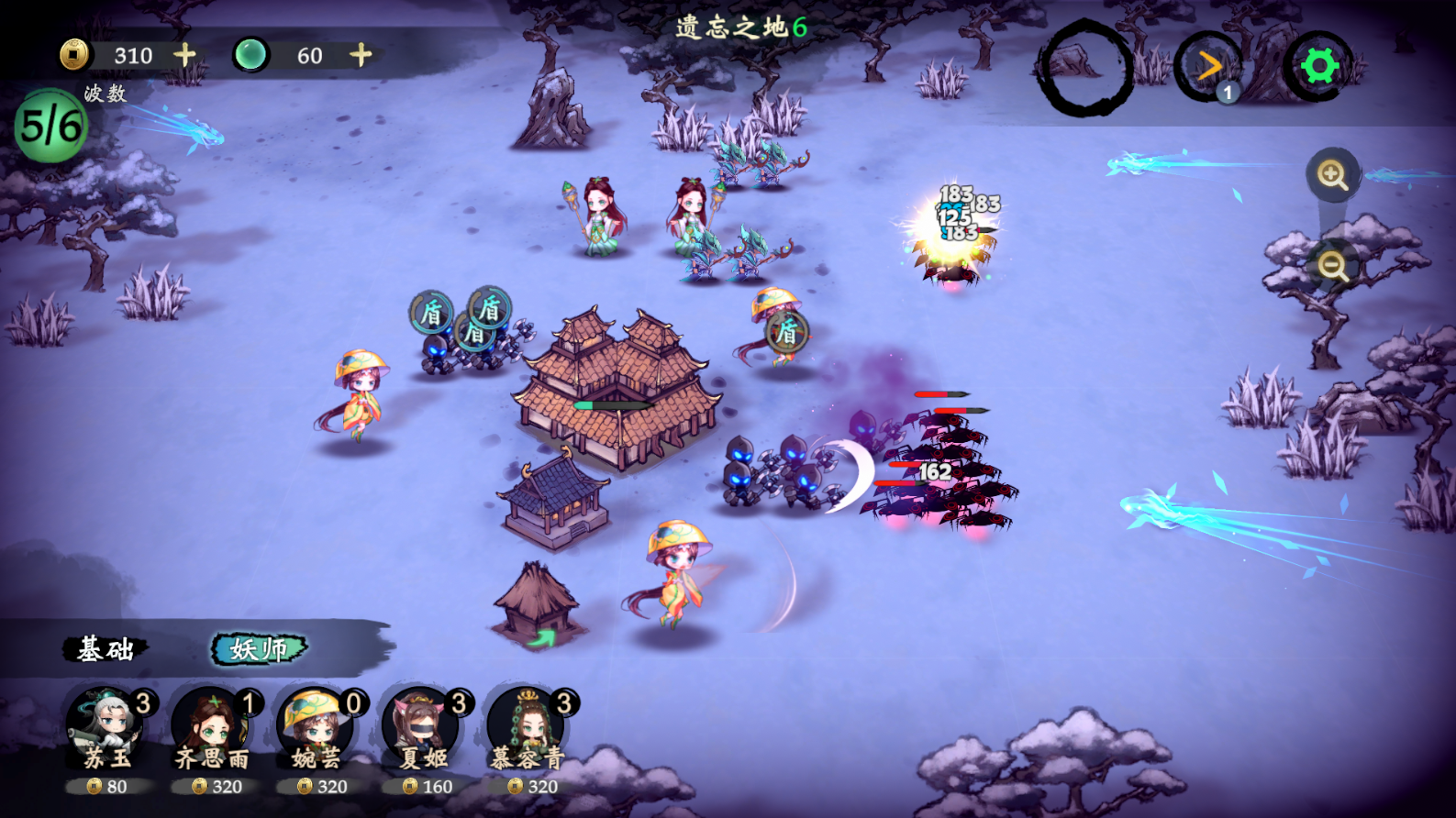This screenshot has width=1456, height=818.
Task: Switch to the 妖师 tab
Action: tap(259, 649)
